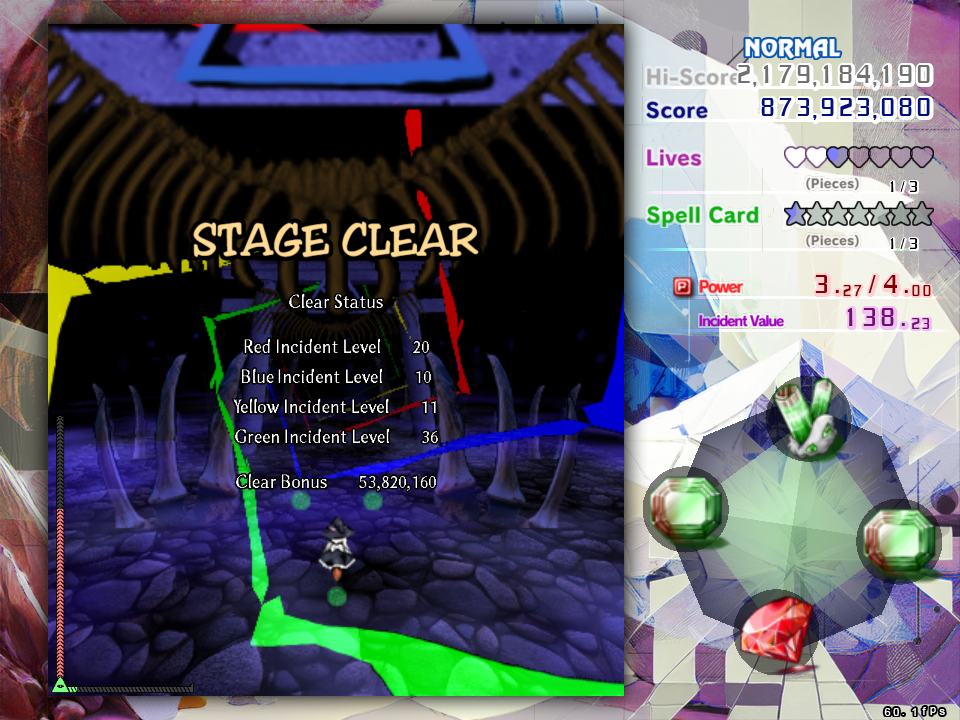Select the green crystal shards gem icon
The height and width of the screenshot is (720, 960).
[808, 420]
